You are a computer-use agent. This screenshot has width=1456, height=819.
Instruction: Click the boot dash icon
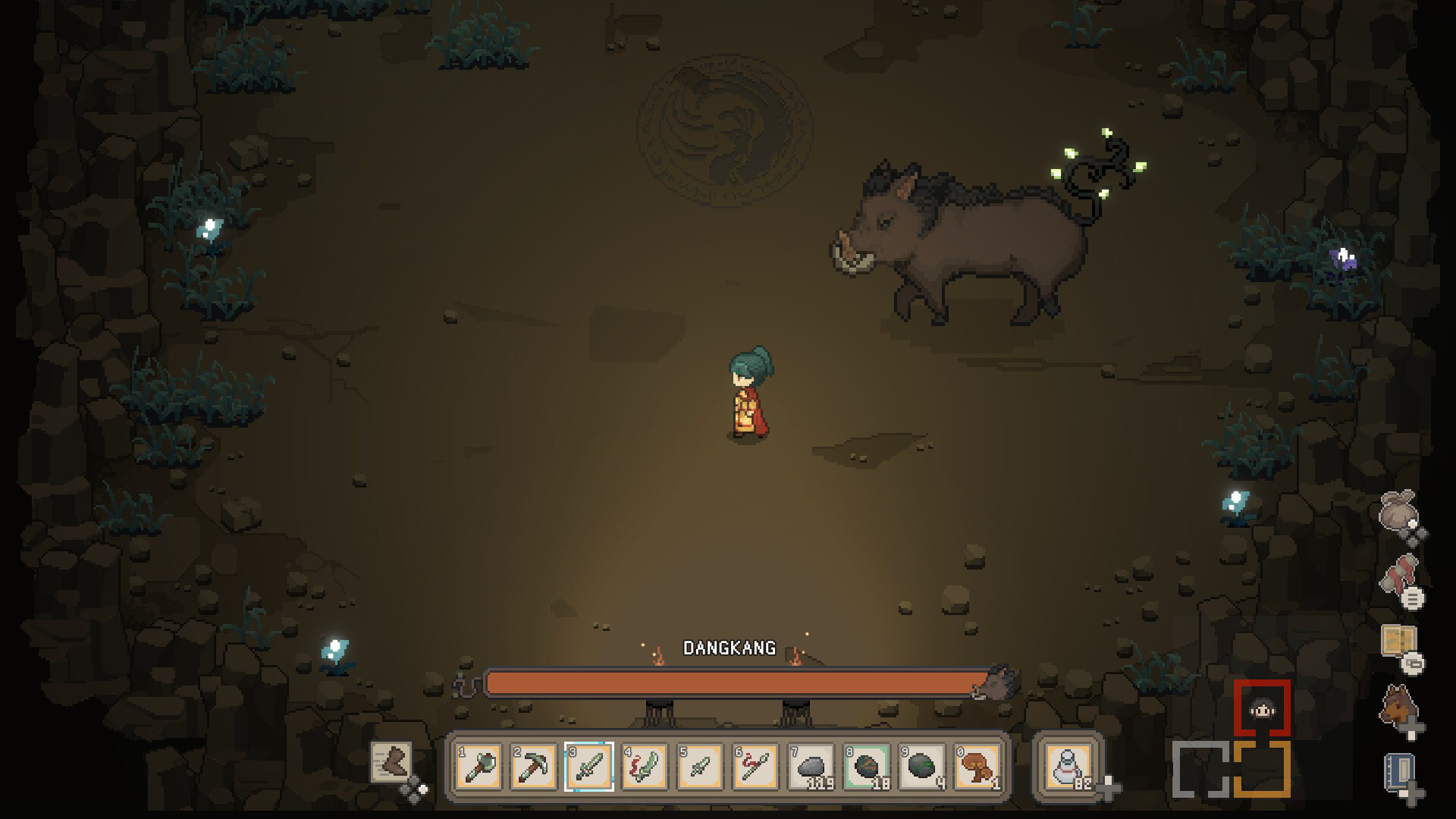coord(391,761)
